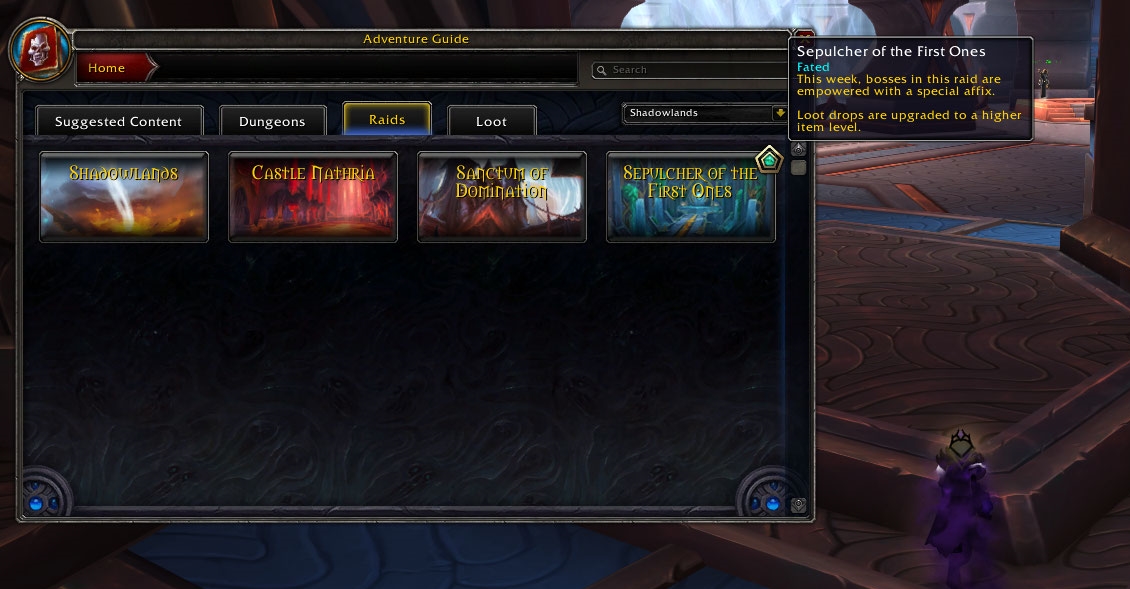Click the Fated gem icon on Sepulcher
The width and height of the screenshot is (1130, 589).
(768, 159)
